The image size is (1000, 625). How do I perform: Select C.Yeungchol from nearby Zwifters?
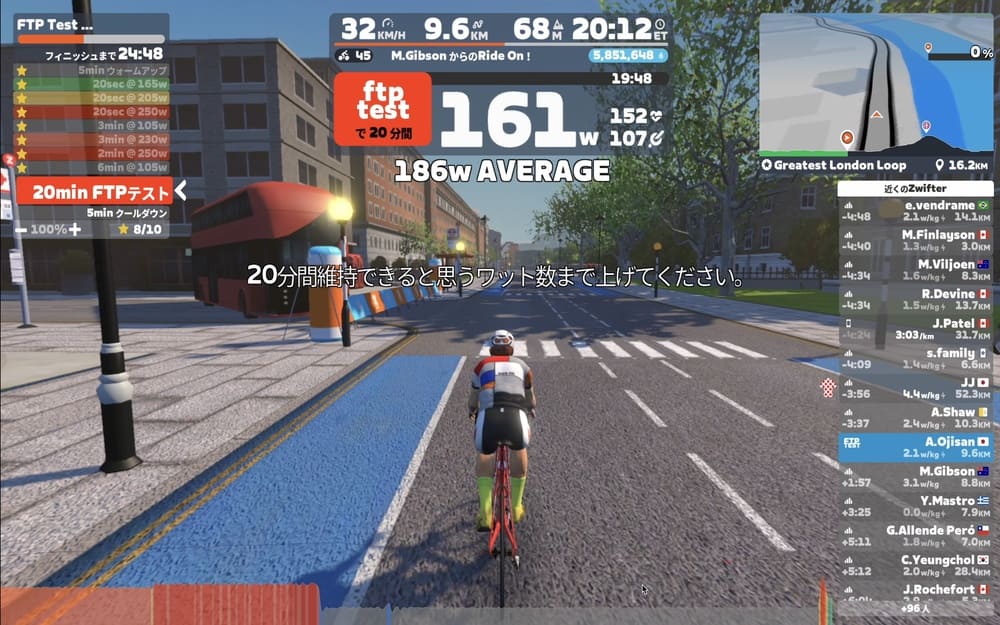[915, 564]
